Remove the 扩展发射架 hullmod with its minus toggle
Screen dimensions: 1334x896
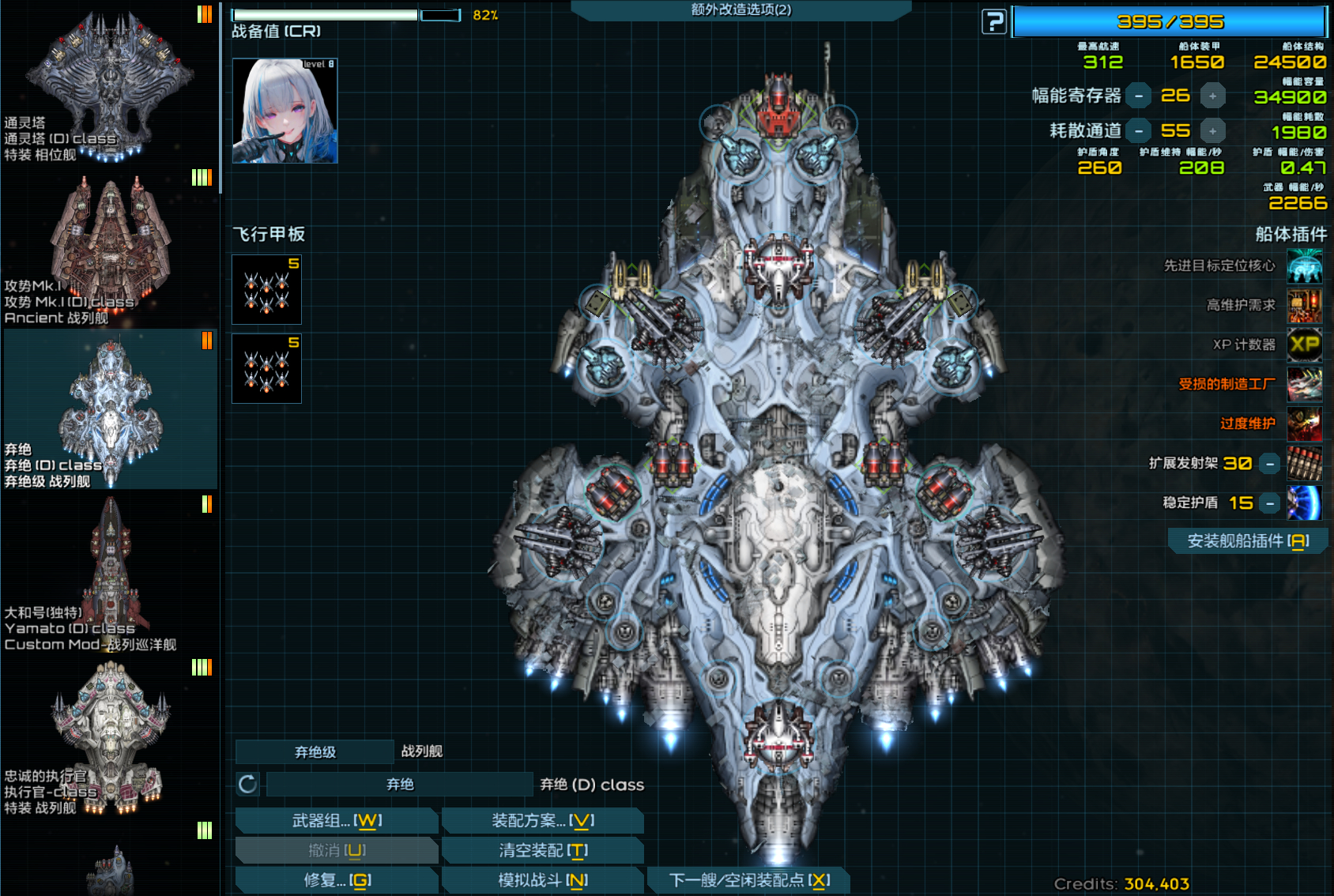(x=1269, y=463)
